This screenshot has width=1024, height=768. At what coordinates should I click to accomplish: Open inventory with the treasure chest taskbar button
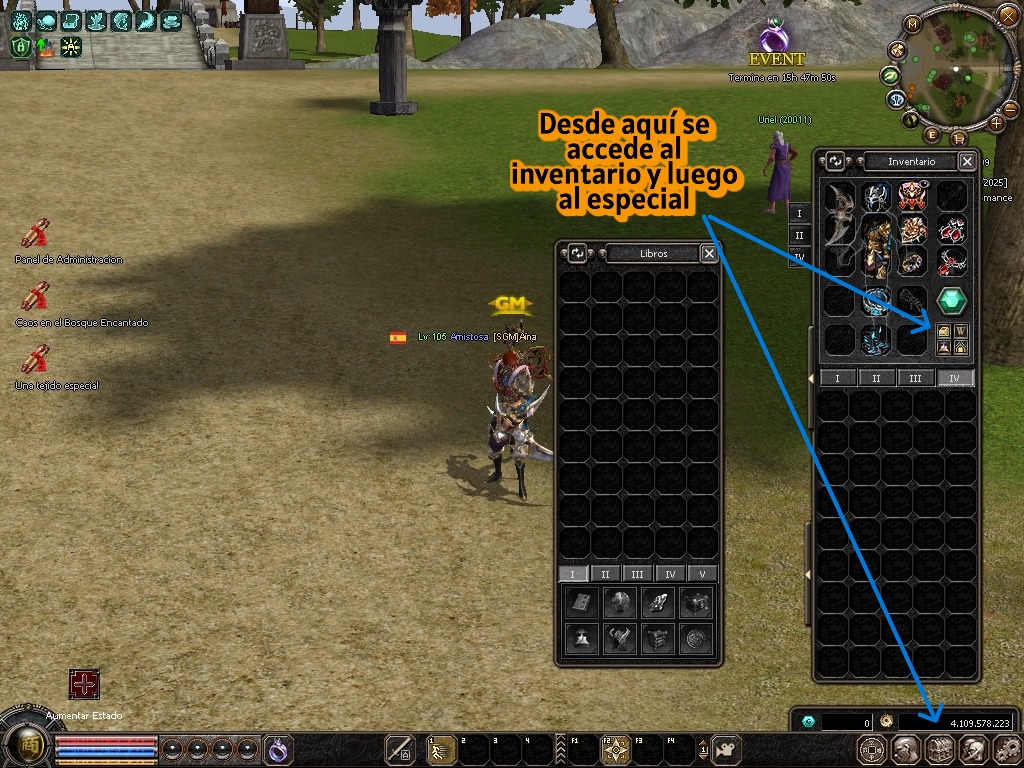[x=939, y=749]
